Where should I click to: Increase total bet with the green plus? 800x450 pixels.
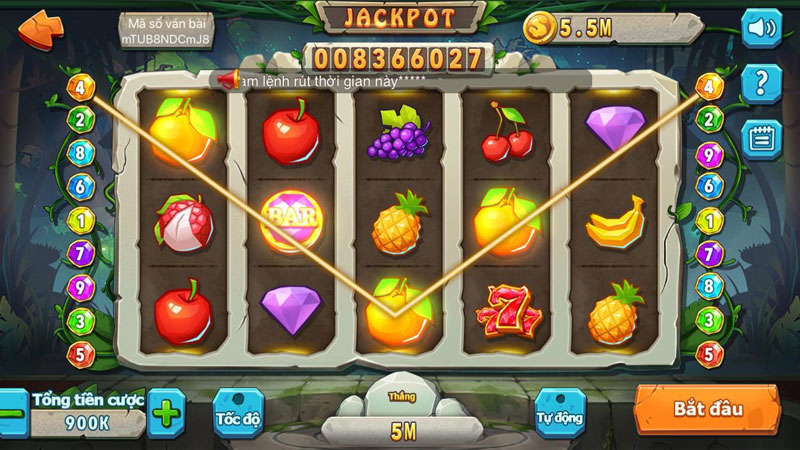point(167,411)
